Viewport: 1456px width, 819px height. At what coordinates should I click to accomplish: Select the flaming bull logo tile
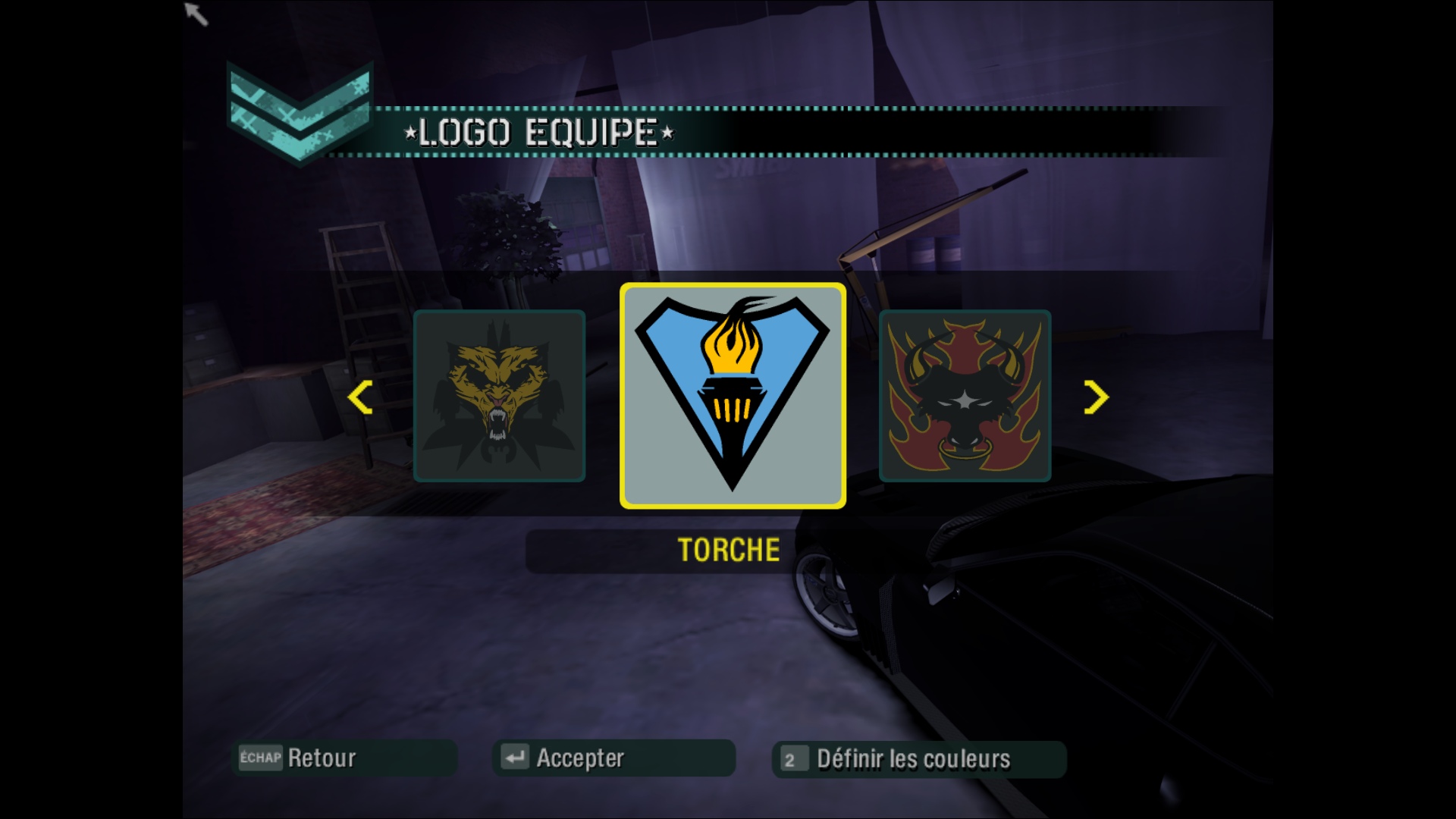[x=965, y=396]
